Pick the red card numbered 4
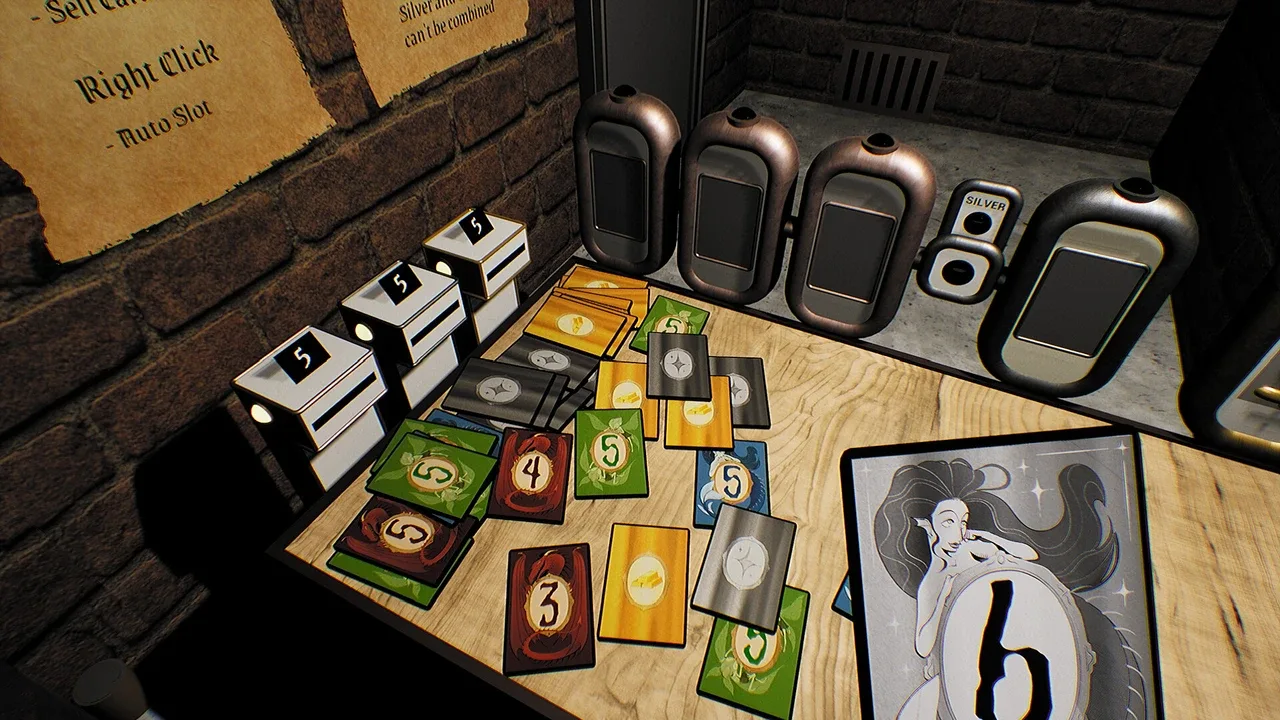 pos(531,475)
